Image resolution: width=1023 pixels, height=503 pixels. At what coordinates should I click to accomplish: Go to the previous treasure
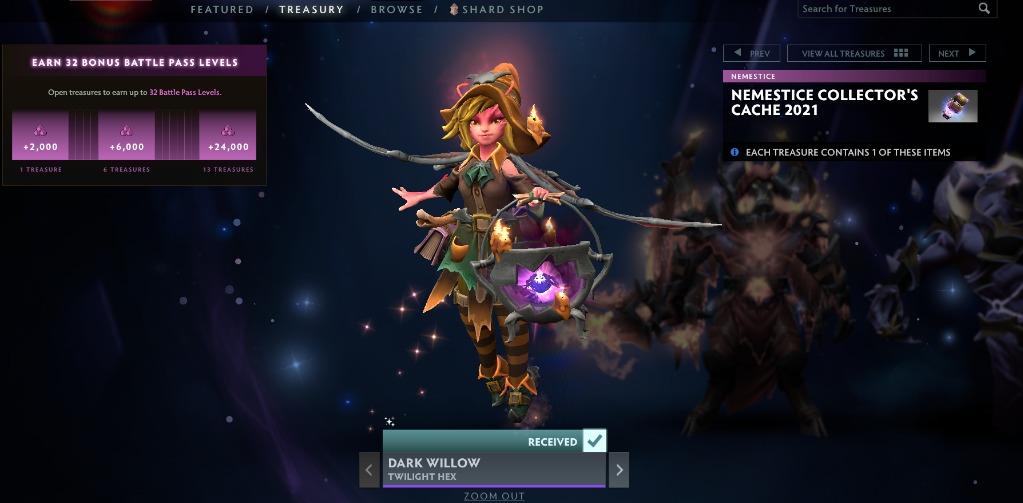pyautogui.click(x=752, y=53)
